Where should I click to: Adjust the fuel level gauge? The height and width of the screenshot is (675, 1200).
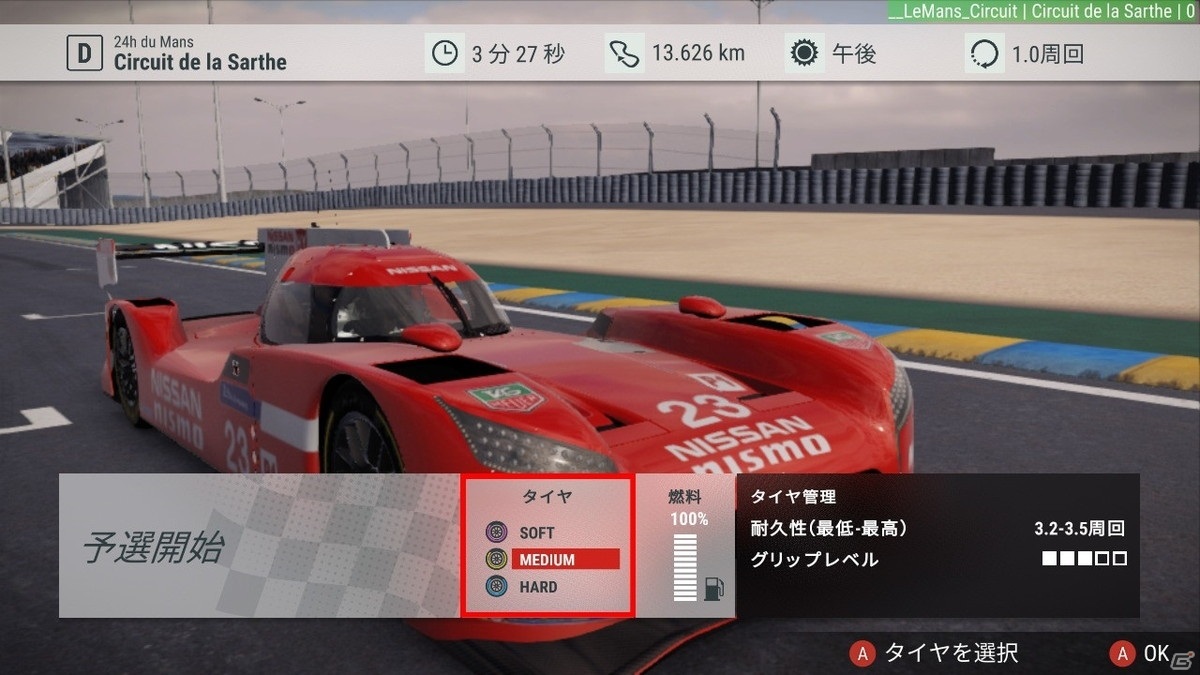[685, 567]
